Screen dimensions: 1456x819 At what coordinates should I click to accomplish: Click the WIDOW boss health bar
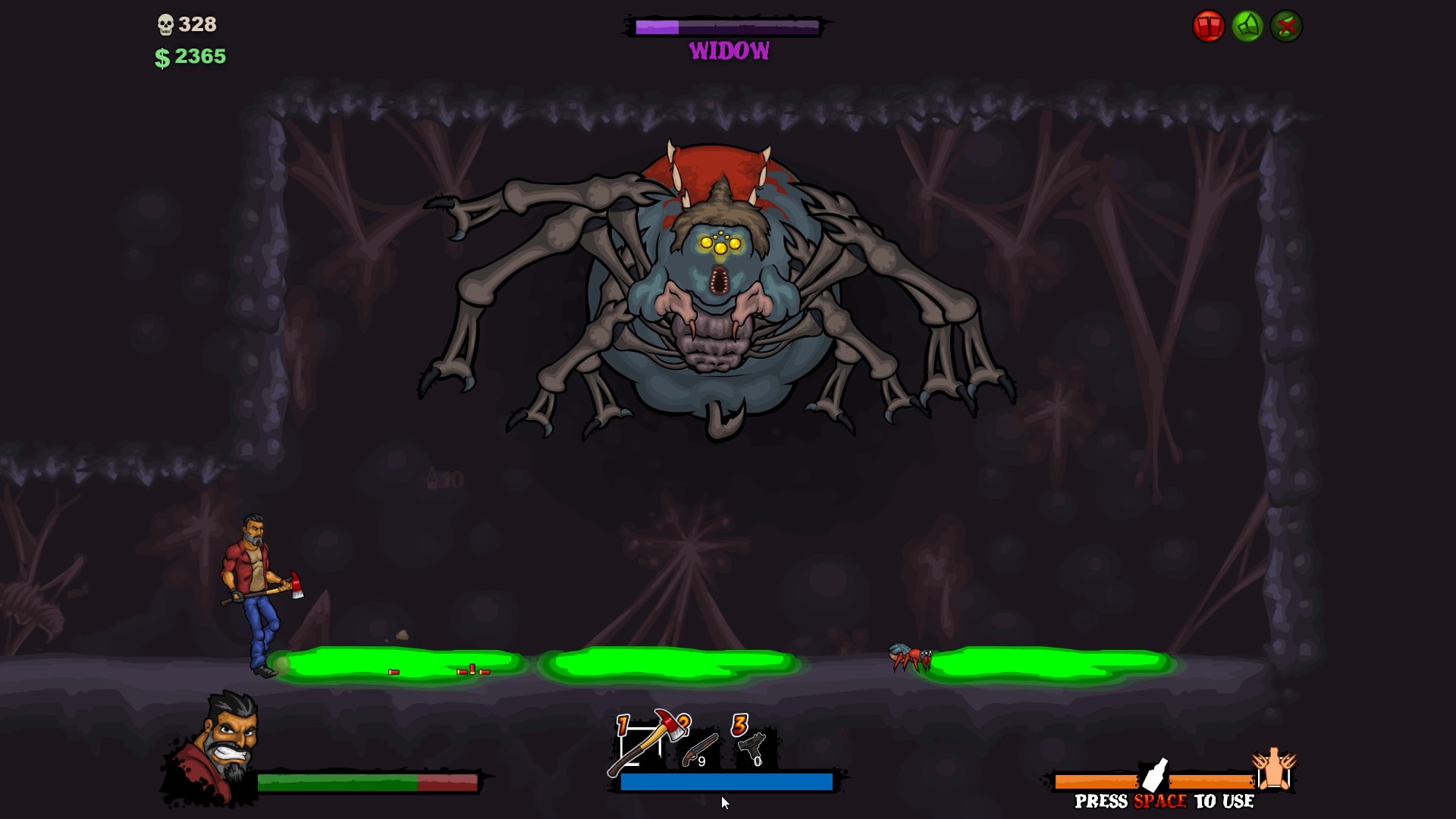pos(726,29)
